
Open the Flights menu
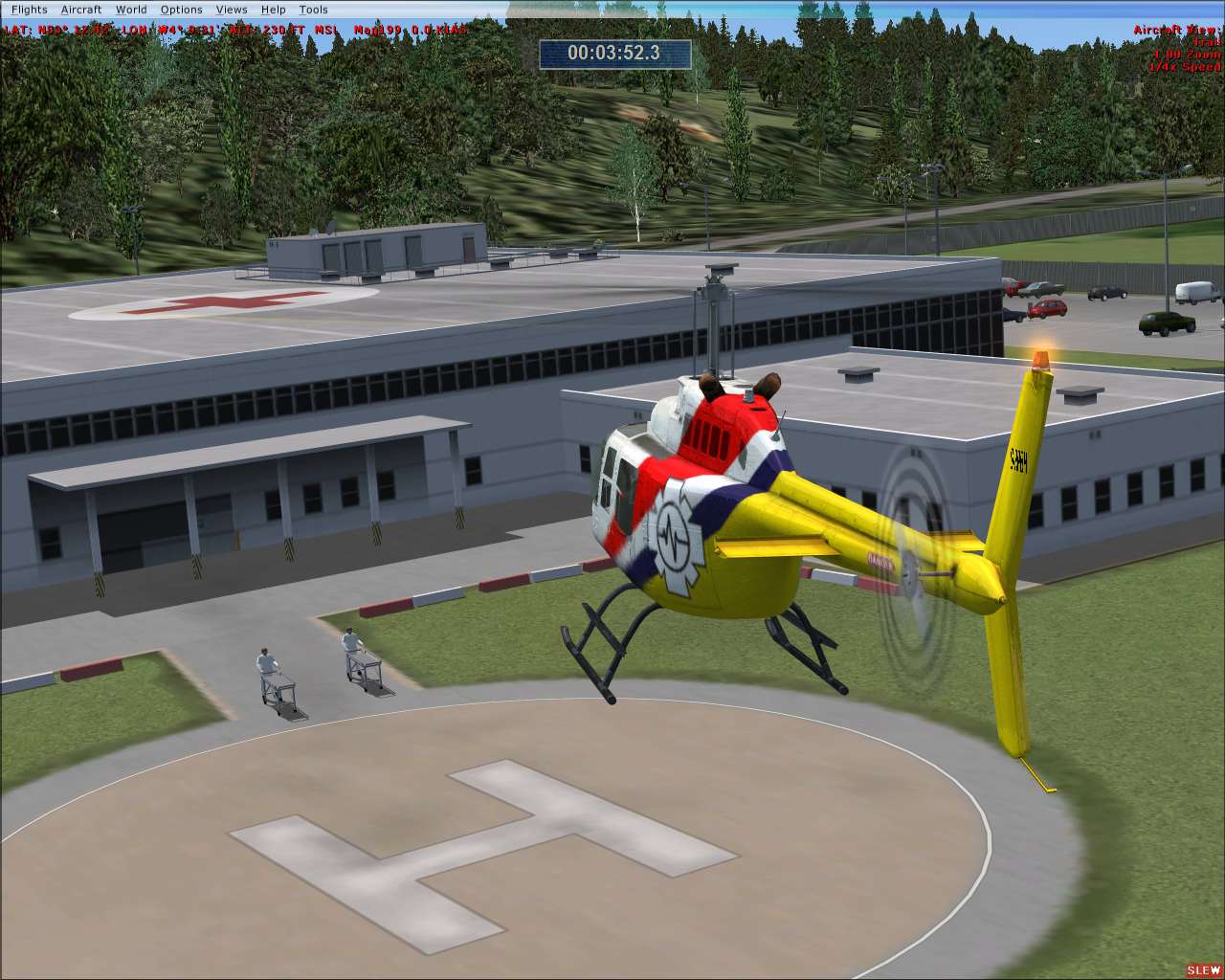point(30,9)
